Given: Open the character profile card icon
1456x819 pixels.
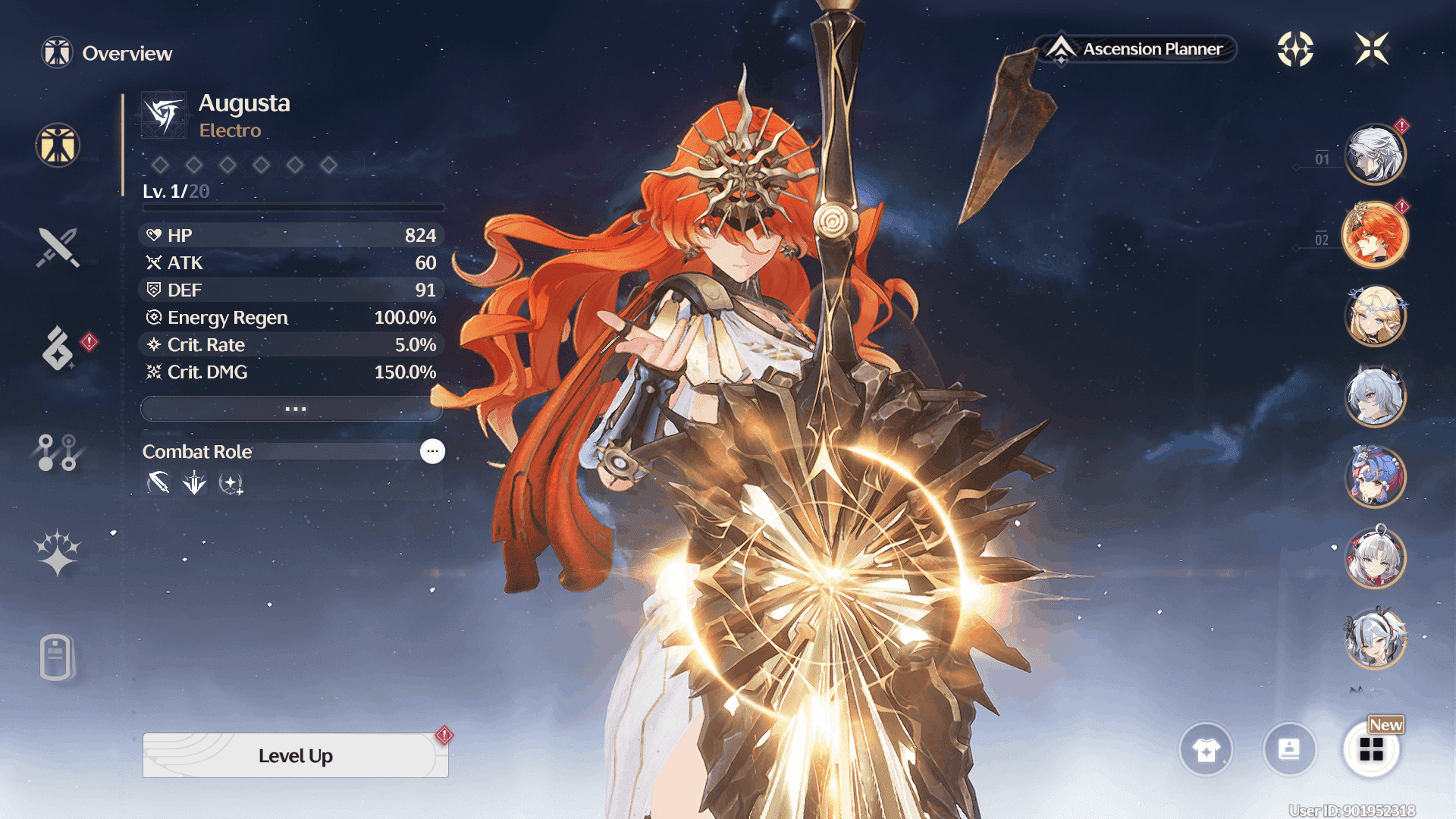Looking at the screenshot, I should click(1289, 750).
